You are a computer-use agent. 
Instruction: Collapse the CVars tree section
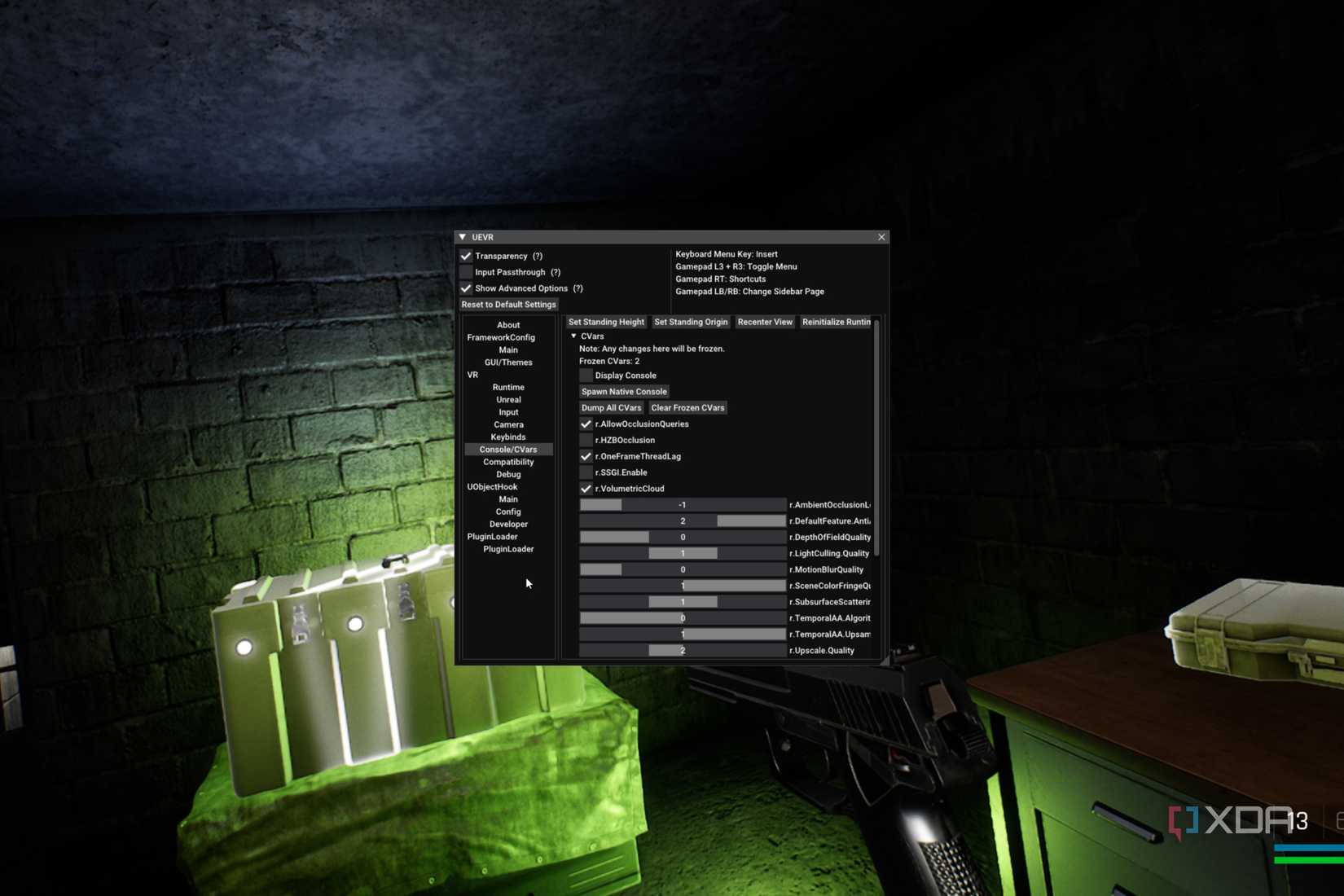[574, 336]
